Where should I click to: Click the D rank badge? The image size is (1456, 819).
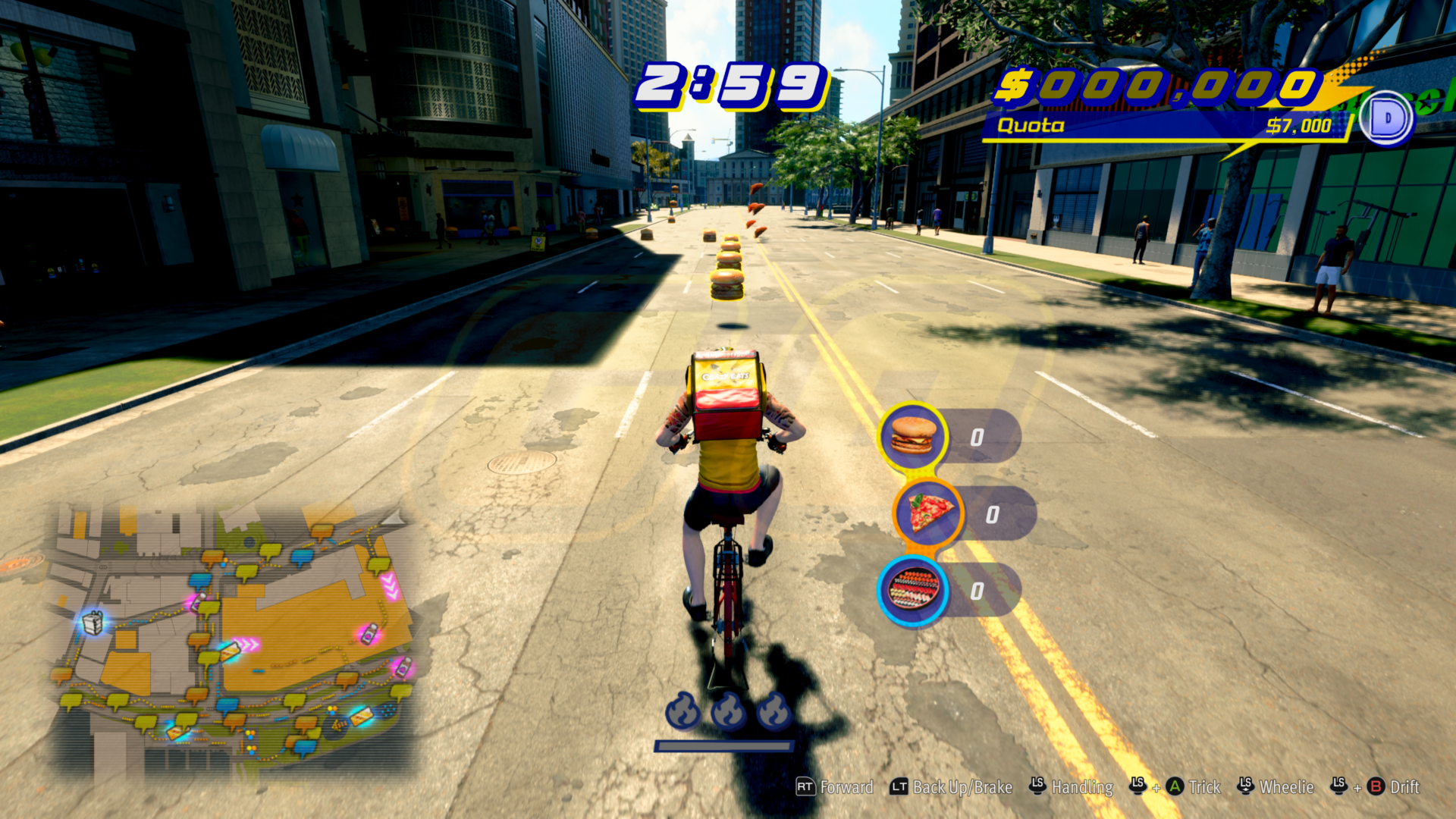click(x=1387, y=118)
